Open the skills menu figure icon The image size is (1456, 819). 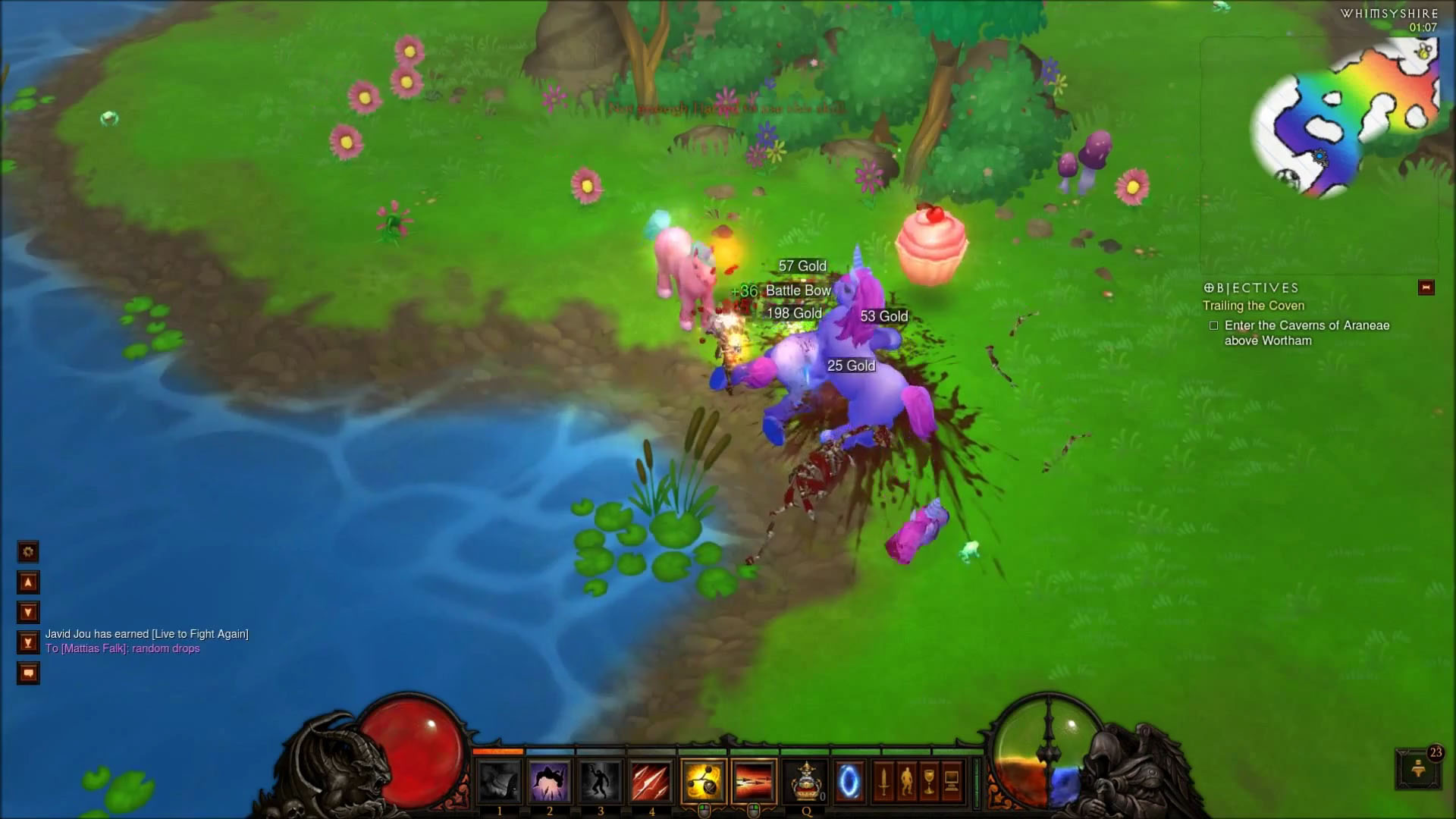point(906,781)
